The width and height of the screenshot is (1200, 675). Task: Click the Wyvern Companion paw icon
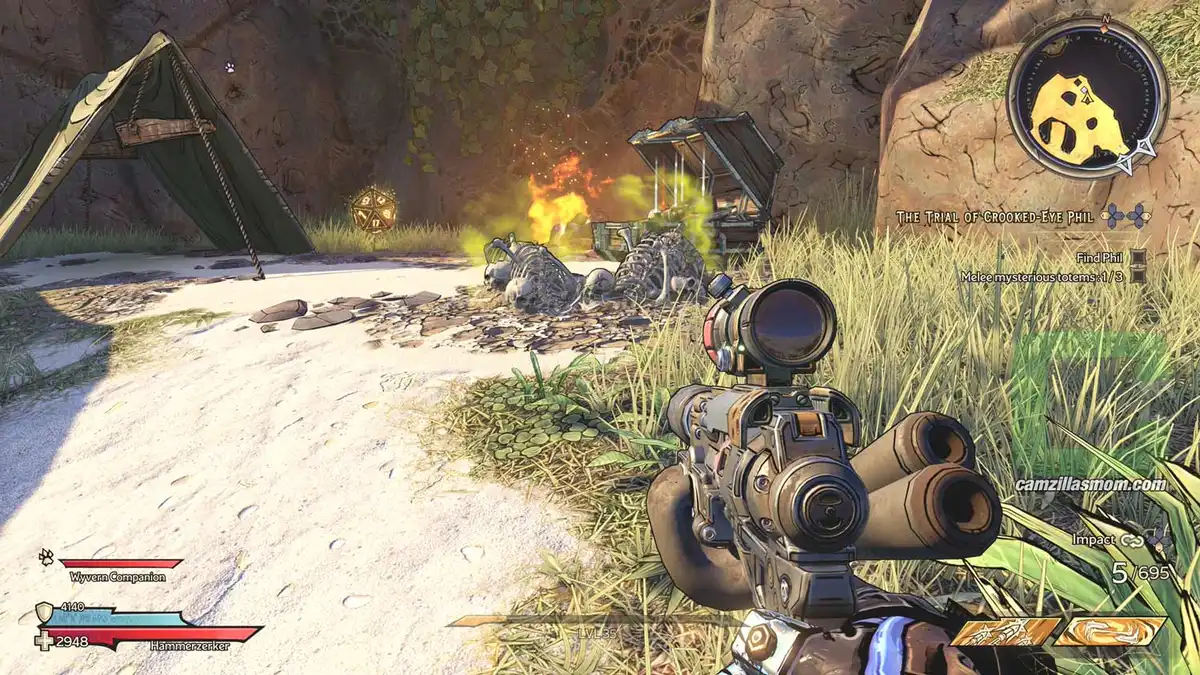[46, 557]
